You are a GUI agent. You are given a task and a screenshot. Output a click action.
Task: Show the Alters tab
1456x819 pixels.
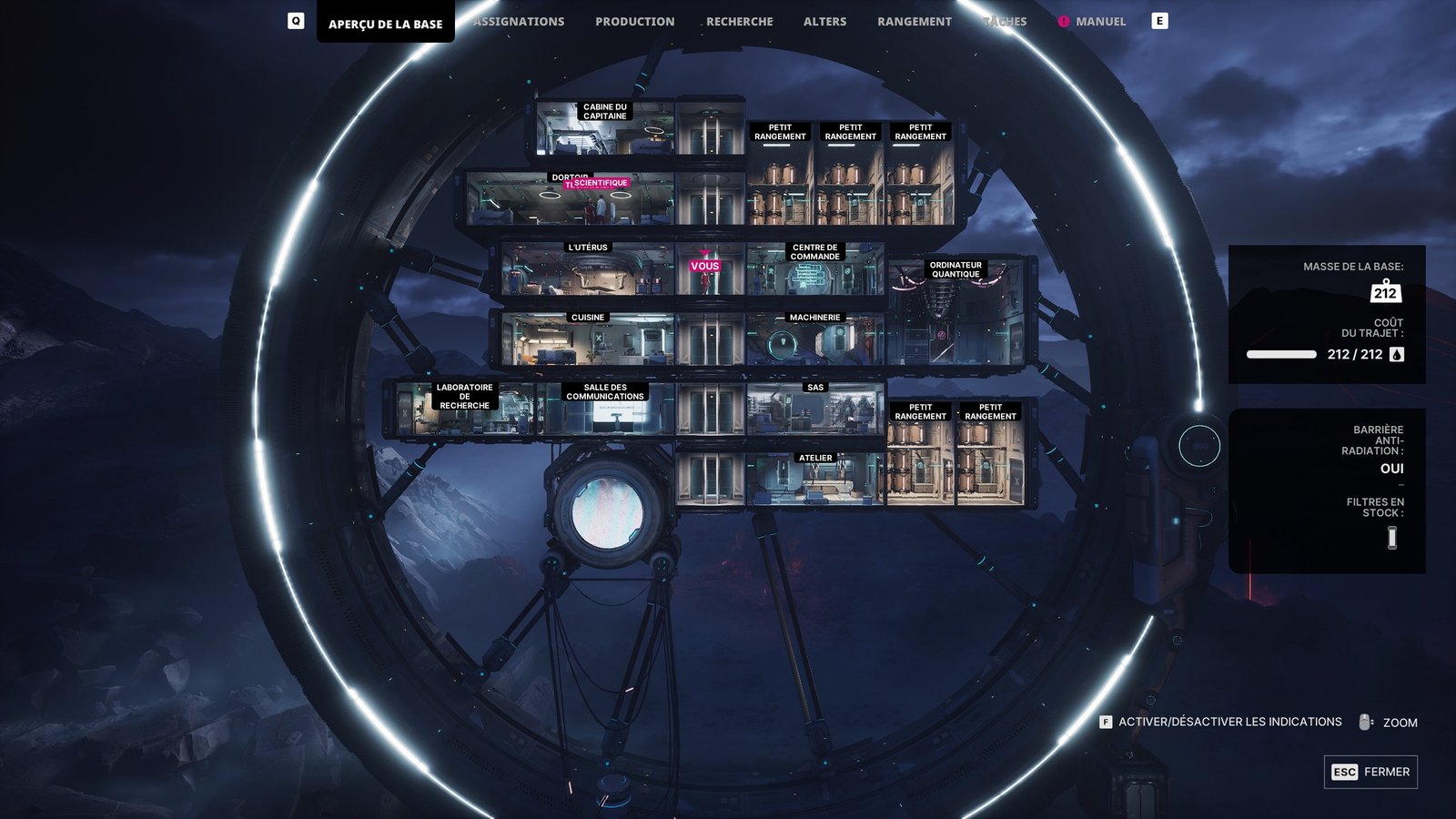point(824,22)
